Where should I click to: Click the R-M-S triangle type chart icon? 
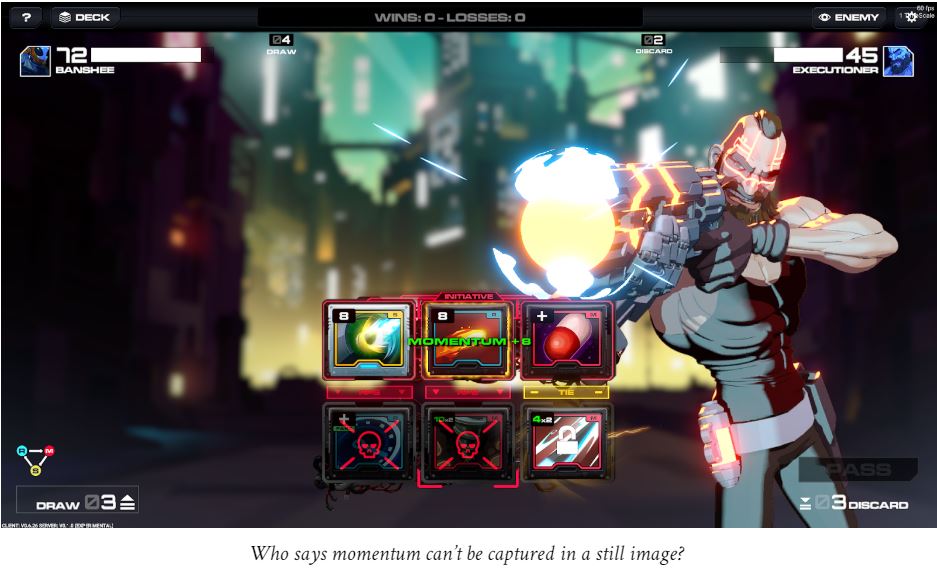pos(36,459)
